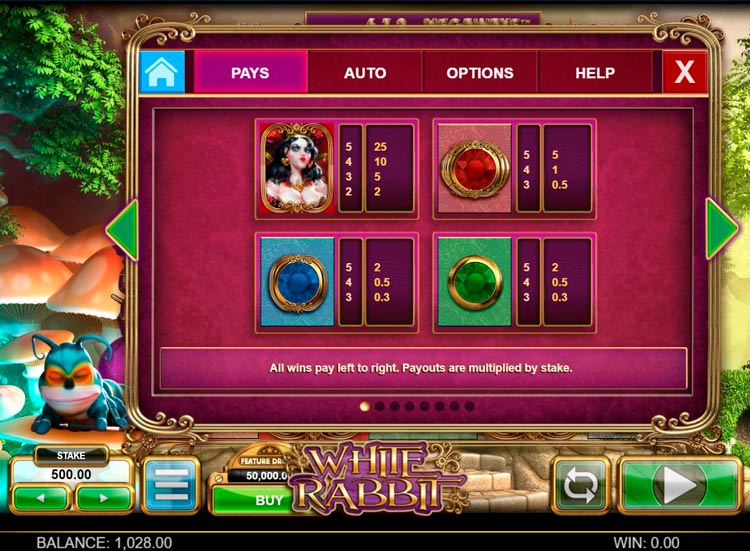Viewport: 750px width, 551px height.
Task: Switch to the PAYS tab
Action: [250, 73]
